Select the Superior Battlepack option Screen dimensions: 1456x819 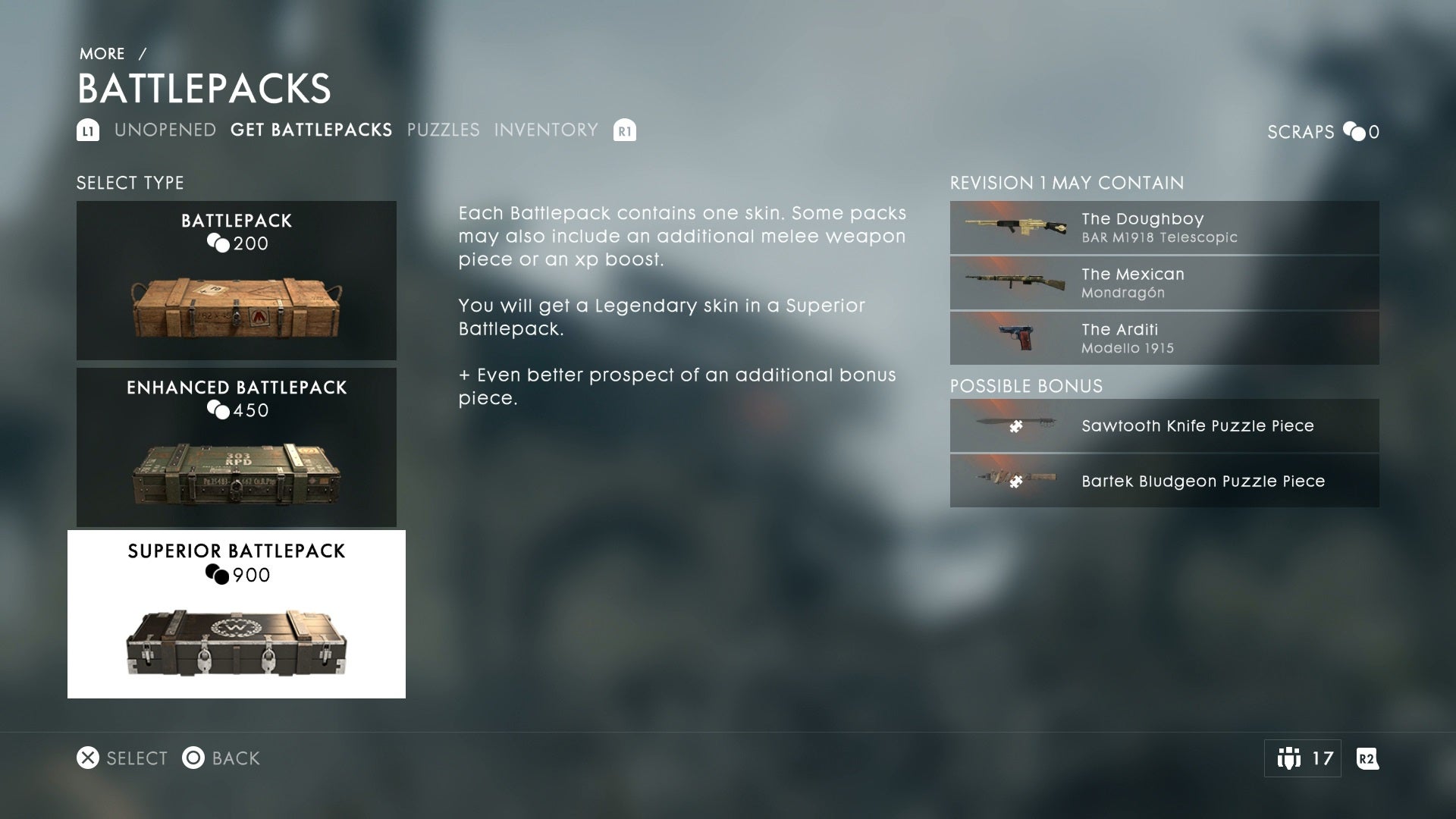(x=236, y=613)
